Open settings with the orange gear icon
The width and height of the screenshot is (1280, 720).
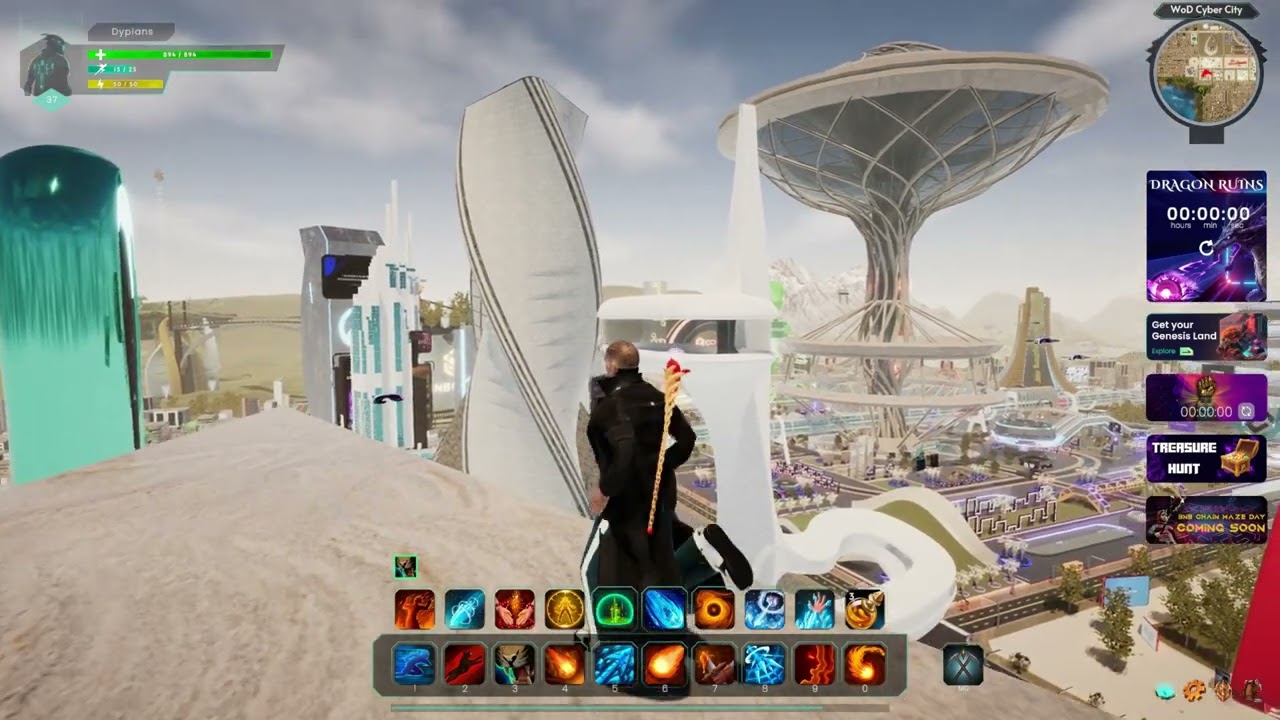tap(1193, 690)
